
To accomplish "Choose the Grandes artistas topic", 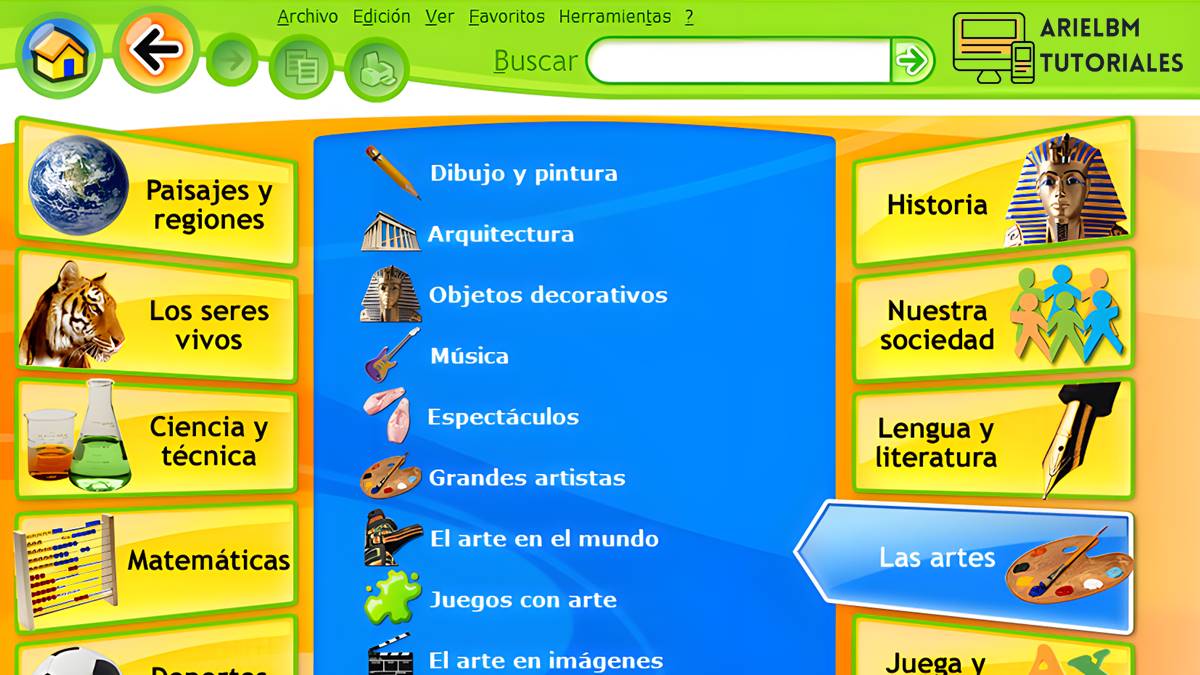I will point(526,478).
